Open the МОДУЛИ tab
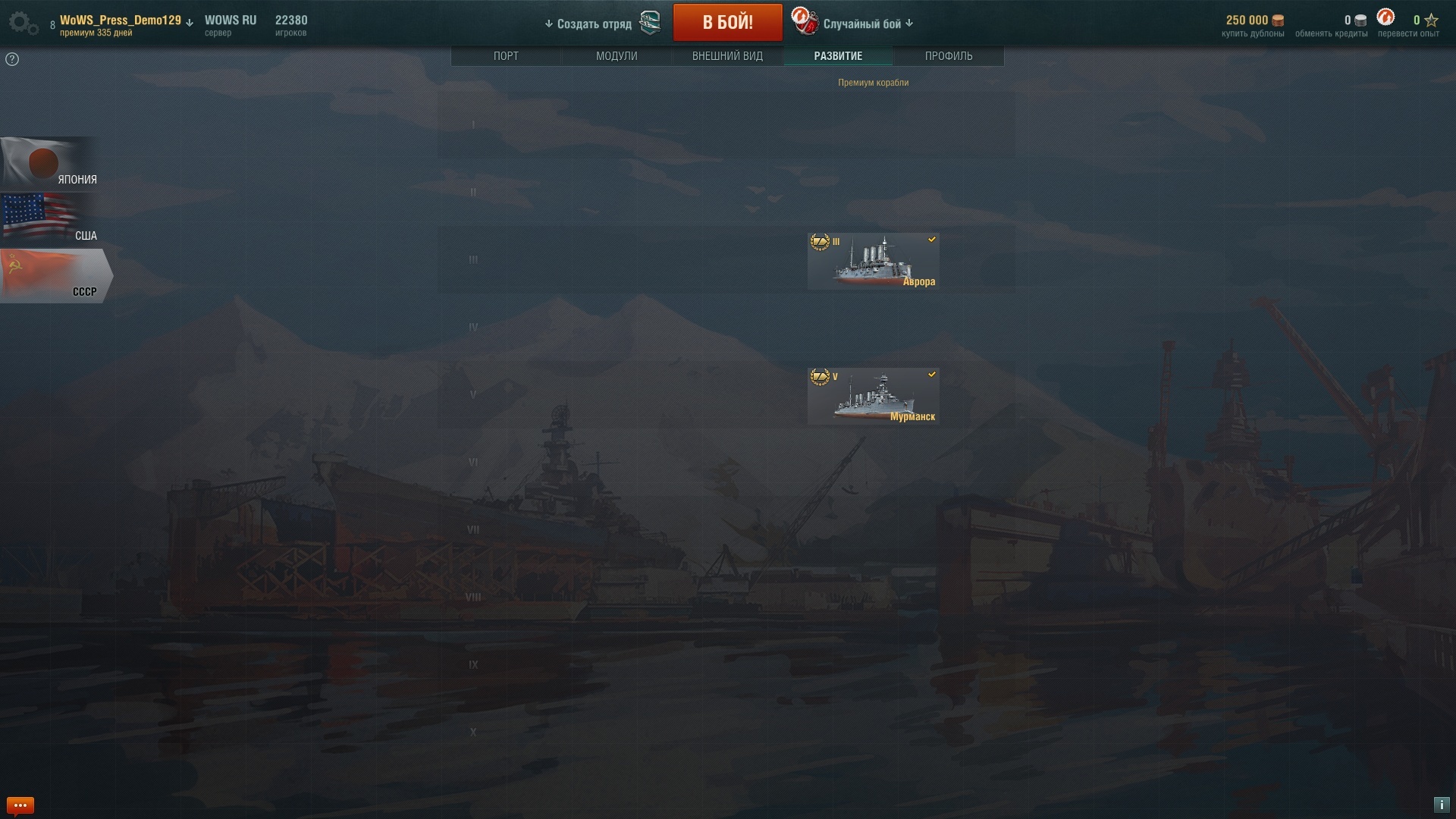1456x819 pixels. point(617,56)
